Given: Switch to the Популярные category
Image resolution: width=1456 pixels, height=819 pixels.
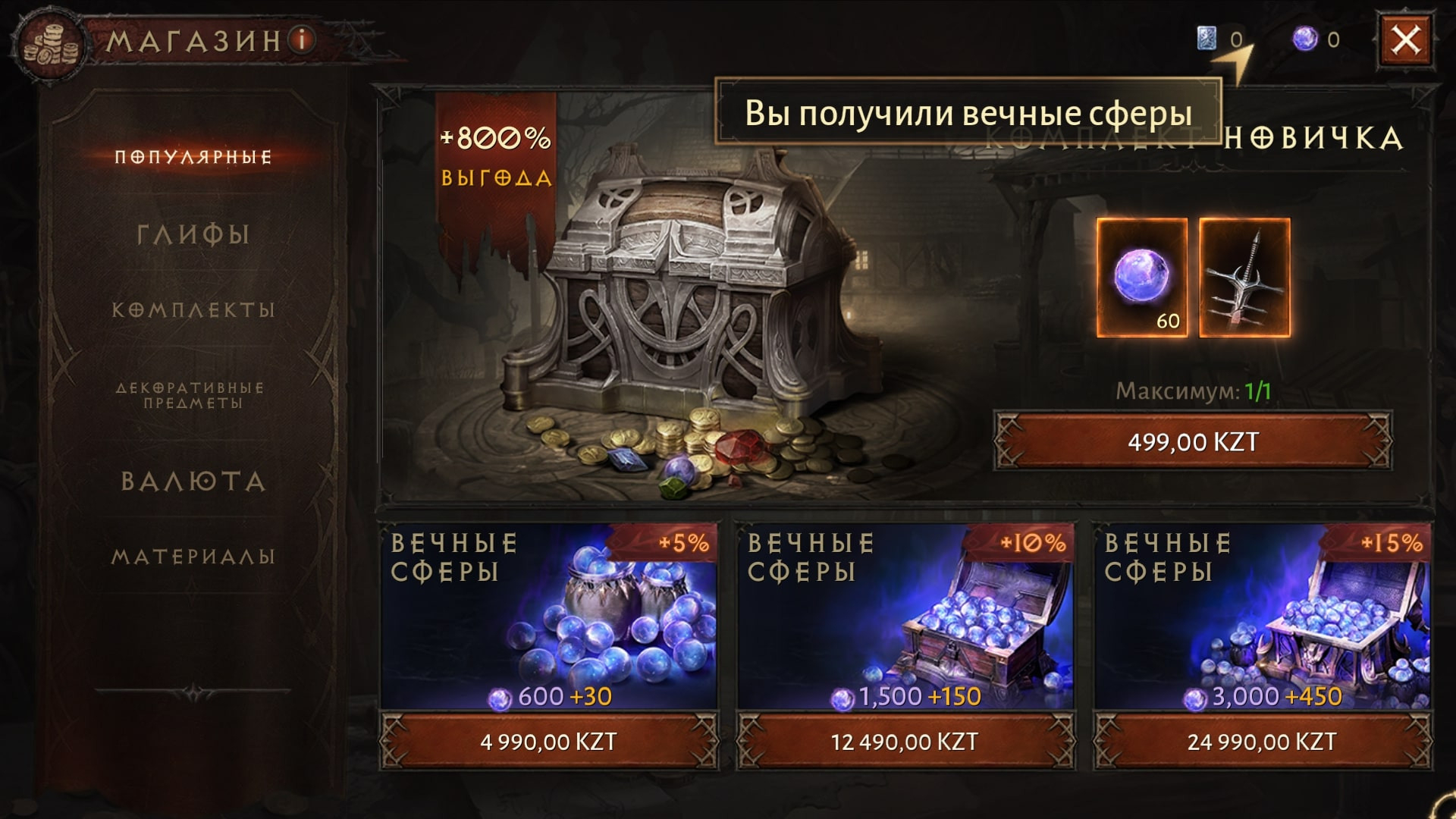Looking at the screenshot, I should [193, 157].
